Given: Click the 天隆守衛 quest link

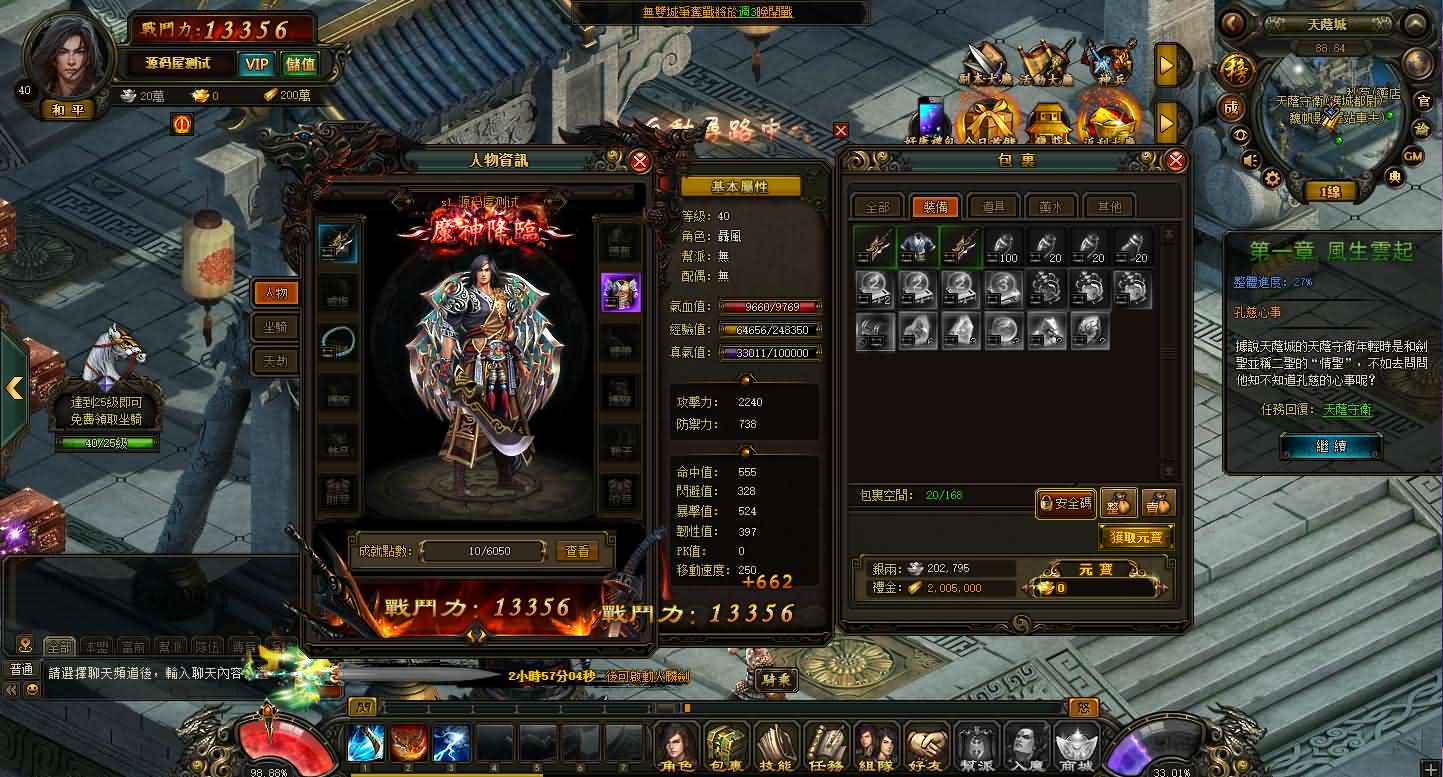Looking at the screenshot, I should 1346,409.
